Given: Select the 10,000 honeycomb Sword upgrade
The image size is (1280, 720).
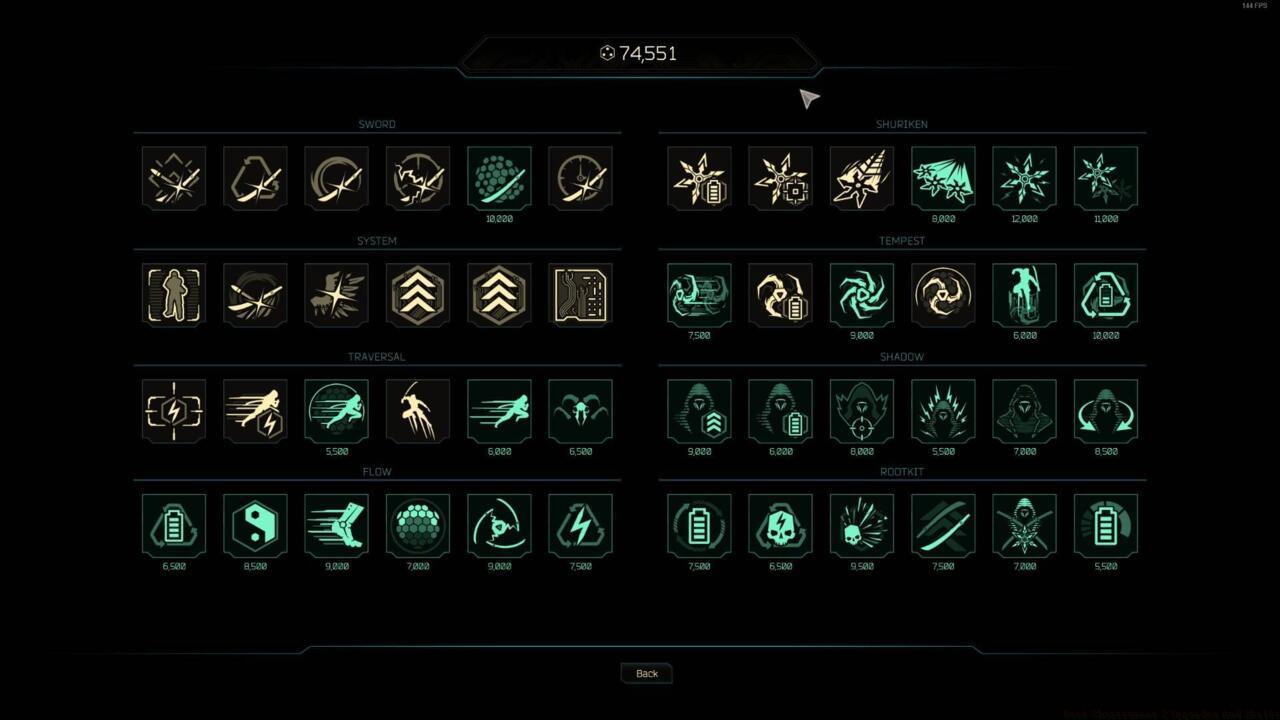Looking at the screenshot, I should [x=499, y=177].
